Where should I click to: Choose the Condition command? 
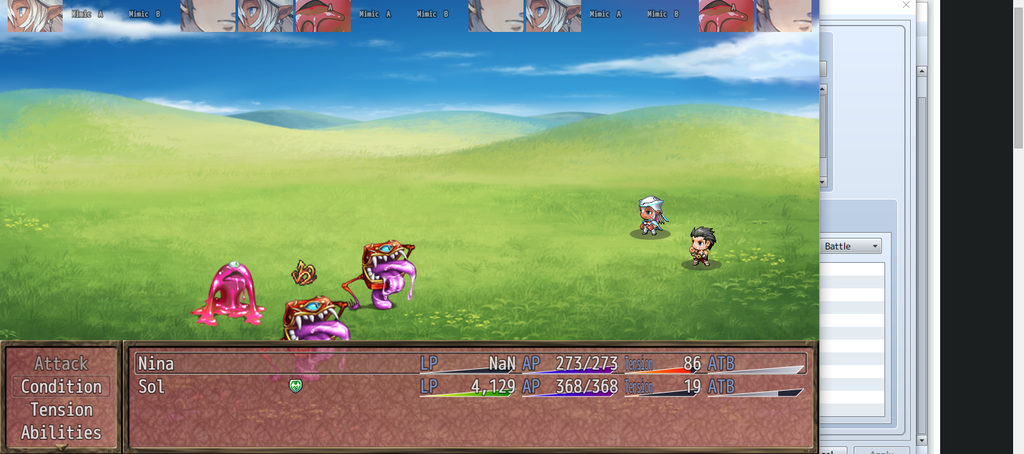(61, 387)
